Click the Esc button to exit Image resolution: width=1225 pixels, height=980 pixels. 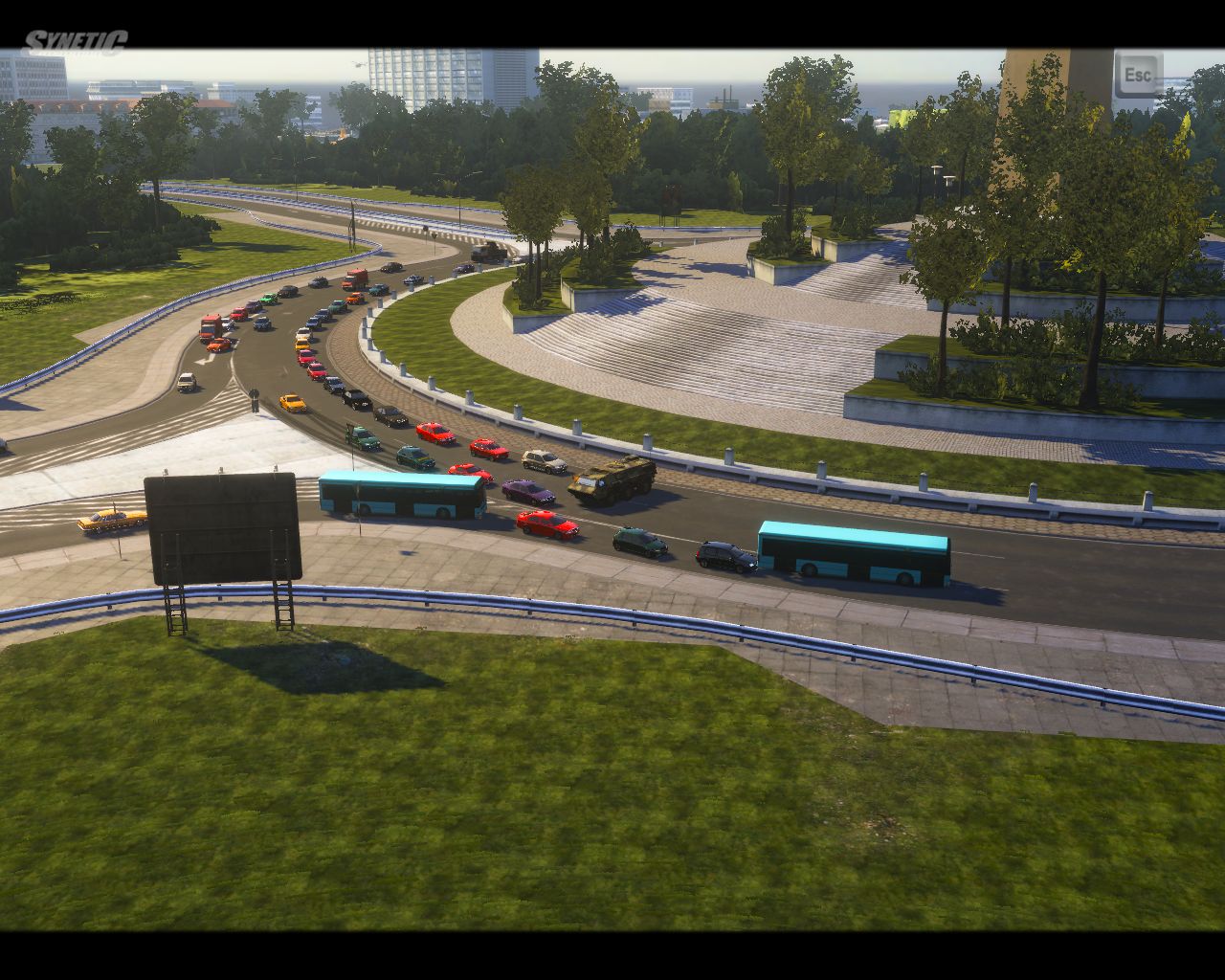pyautogui.click(x=1138, y=75)
